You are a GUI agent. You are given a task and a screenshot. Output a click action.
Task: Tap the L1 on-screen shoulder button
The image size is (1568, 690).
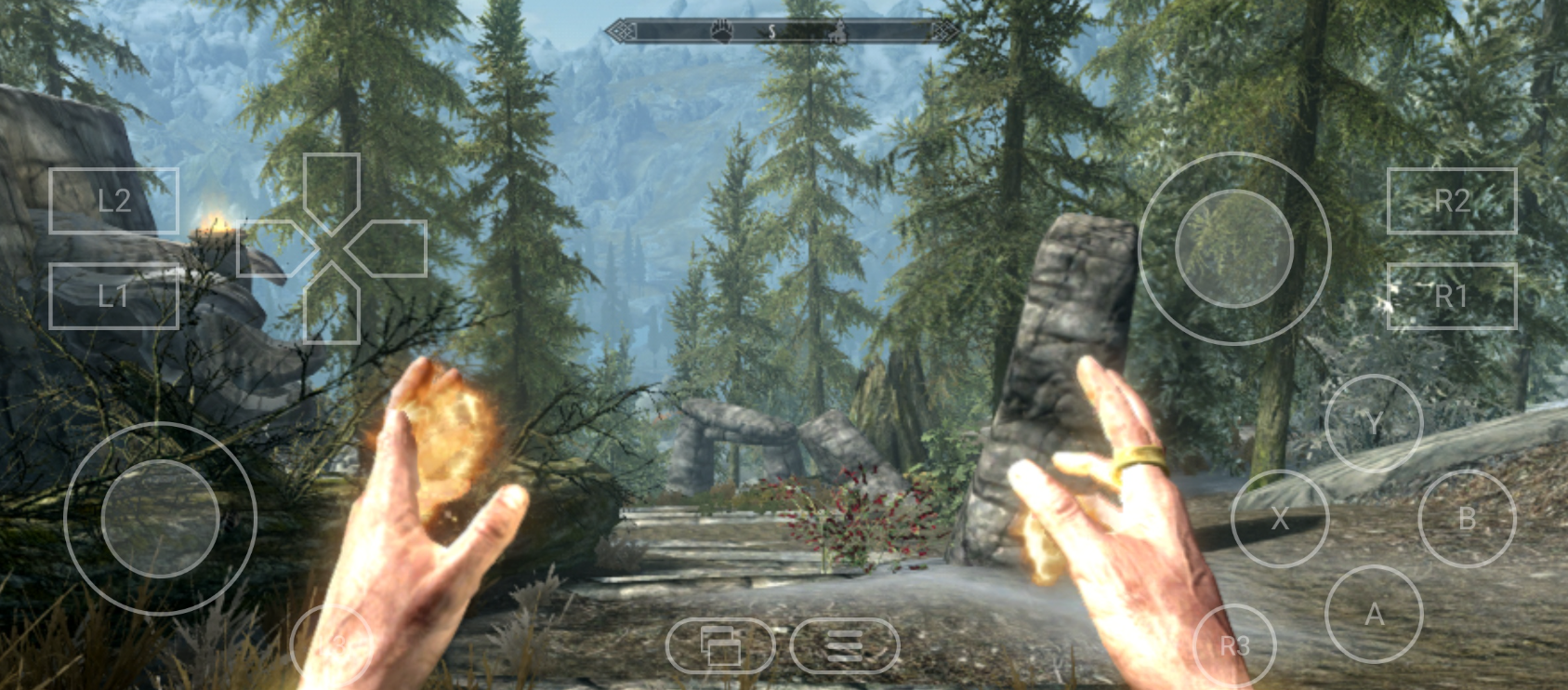pos(113,296)
